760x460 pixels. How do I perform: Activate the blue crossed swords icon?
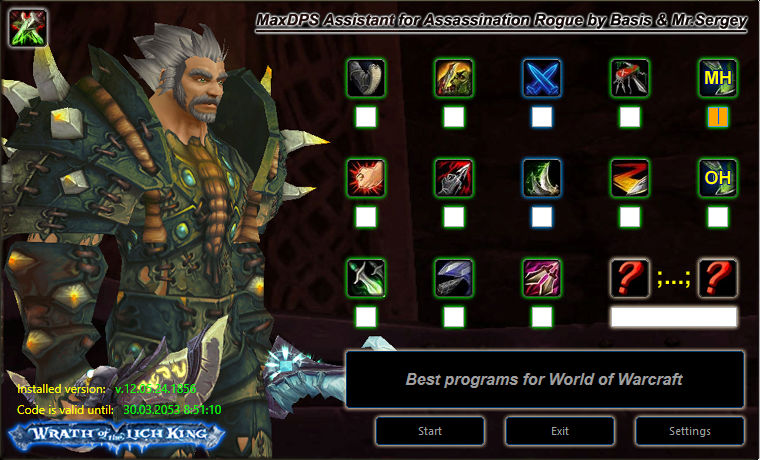(542, 78)
